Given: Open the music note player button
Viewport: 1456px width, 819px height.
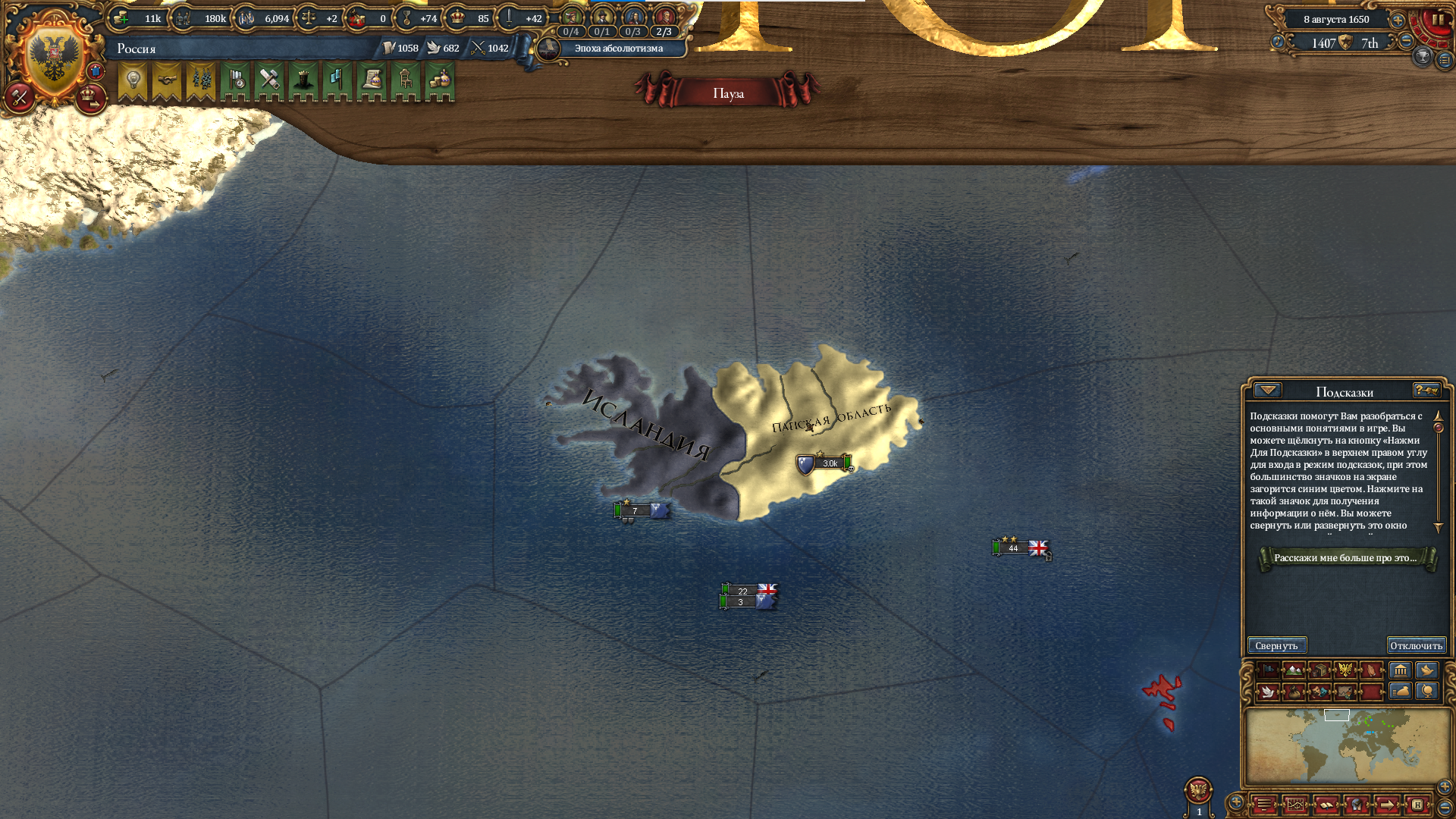Looking at the screenshot, I should (1278, 41).
